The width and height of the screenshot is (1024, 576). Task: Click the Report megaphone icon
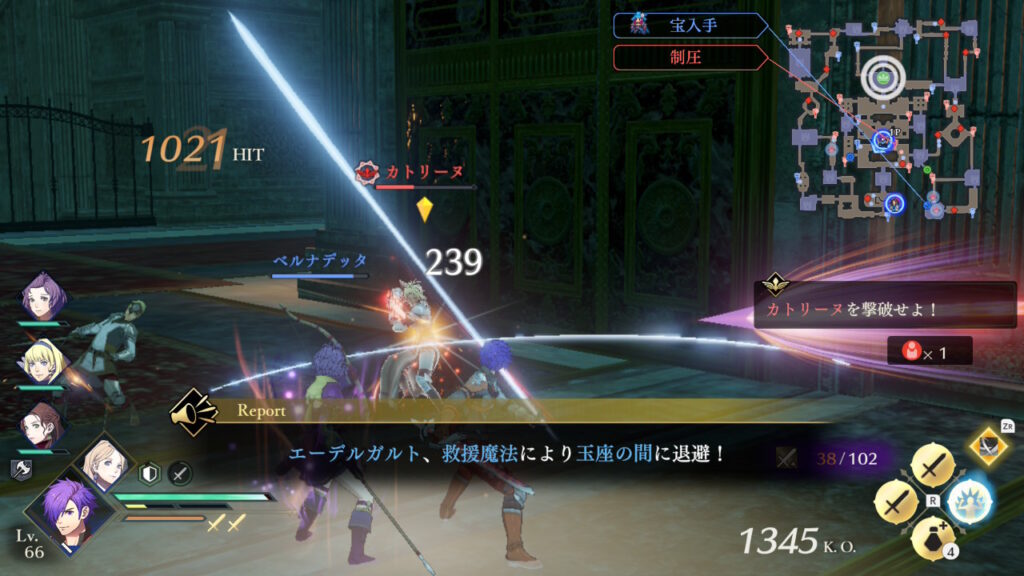tap(194, 410)
